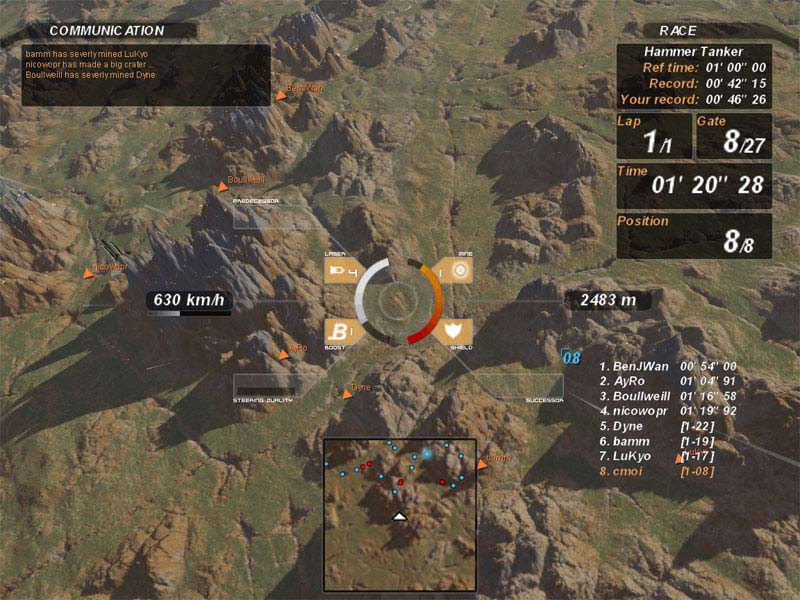The image size is (800, 600).
Task: Activate the Shield icon
Action: (x=456, y=332)
